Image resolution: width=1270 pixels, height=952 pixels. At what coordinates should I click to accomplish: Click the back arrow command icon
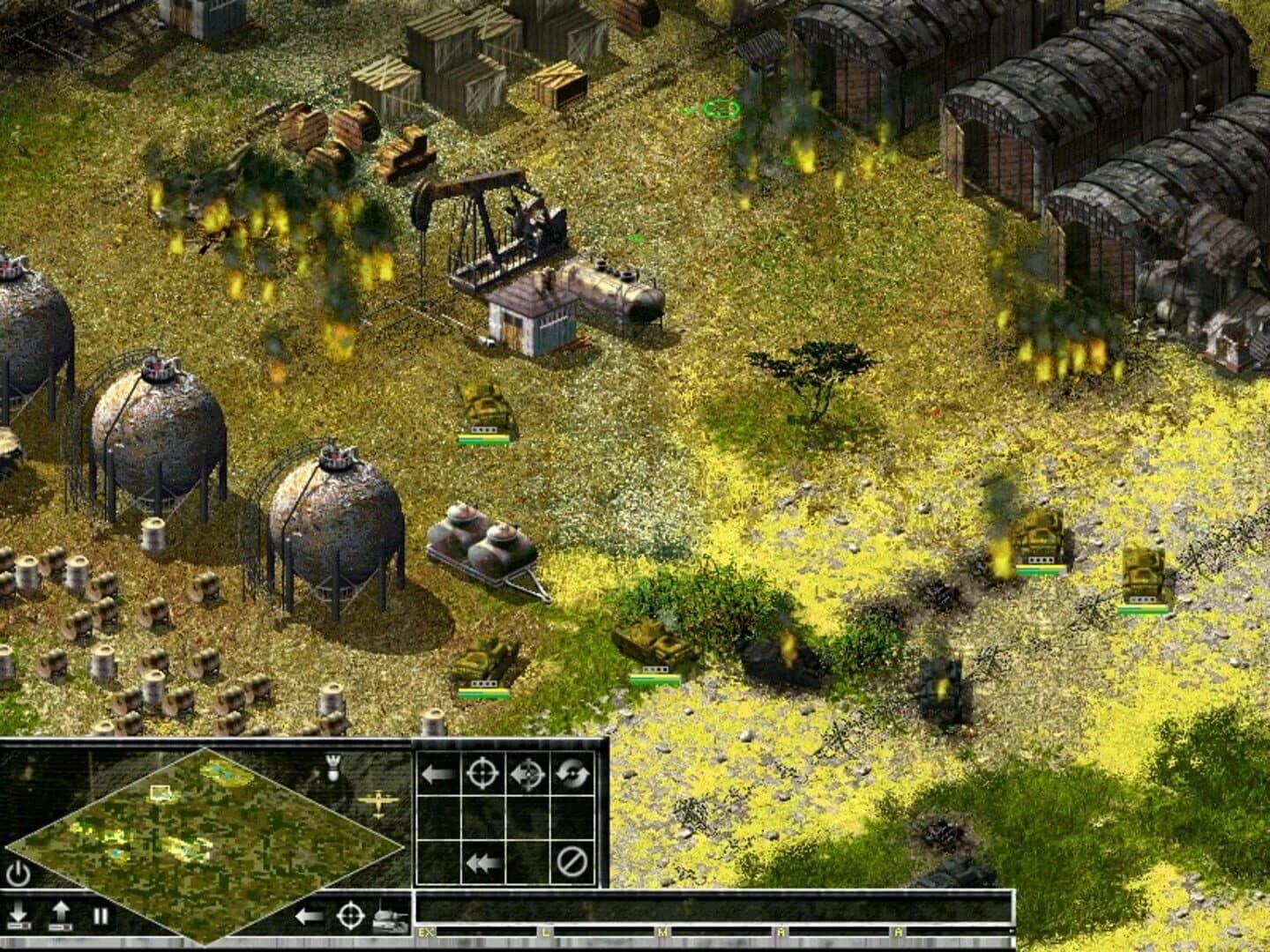437,774
